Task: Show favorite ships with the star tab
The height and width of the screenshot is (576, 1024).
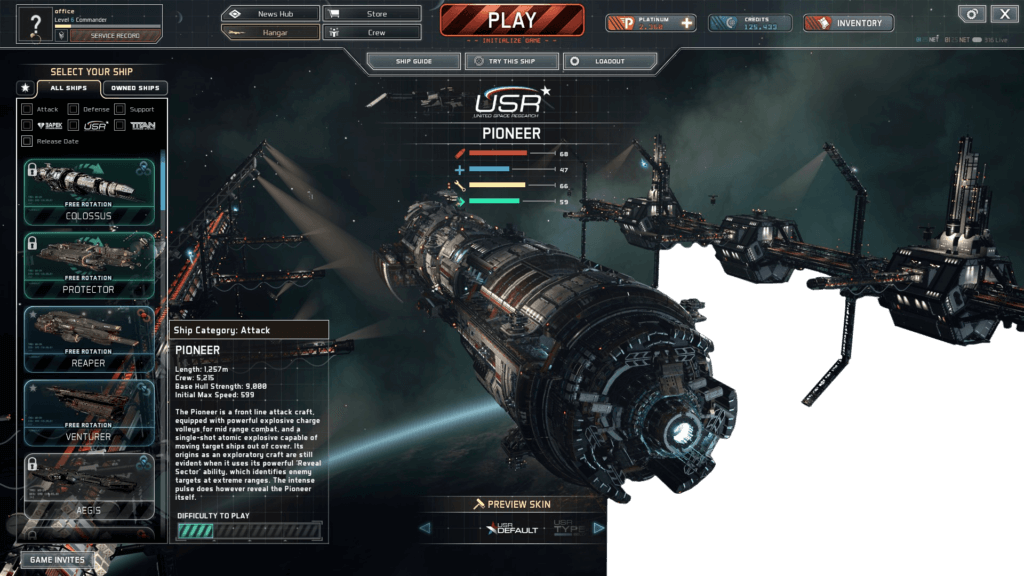Action: tap(25, 88)
